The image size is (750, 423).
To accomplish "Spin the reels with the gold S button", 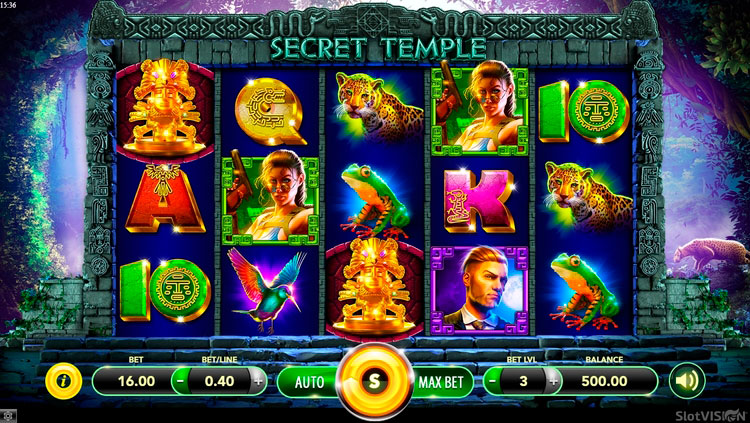I will pyautogui.click(x=375, y=381).
